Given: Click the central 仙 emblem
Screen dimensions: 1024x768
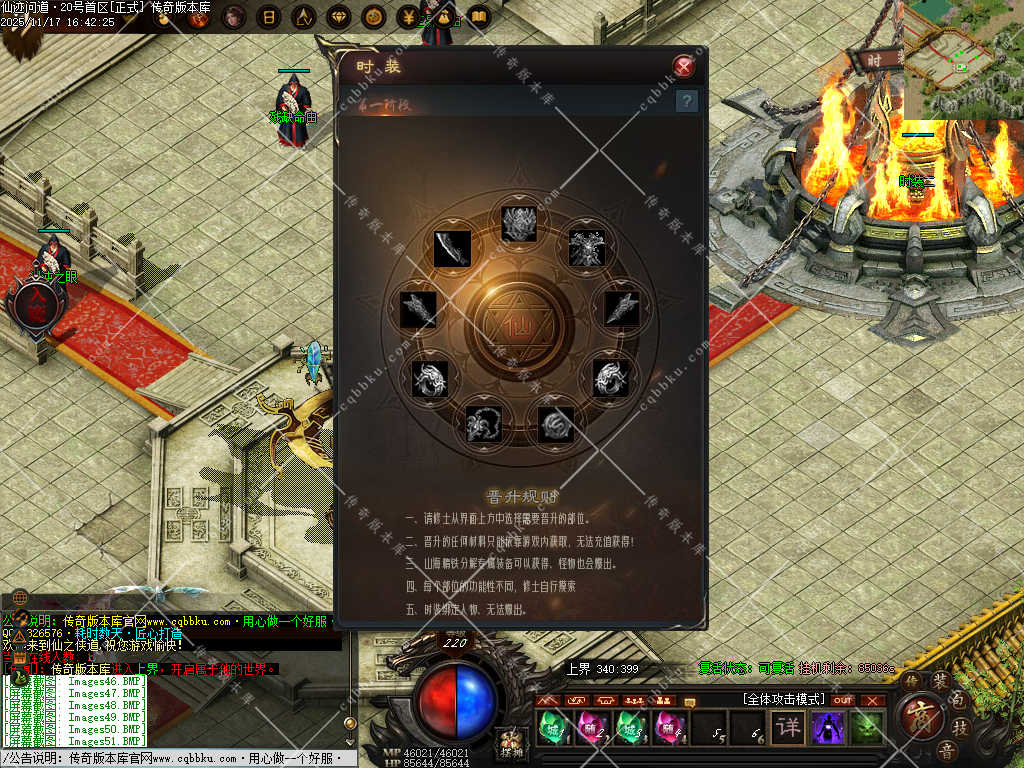Looking at the screenshot, I should point(522,326).
